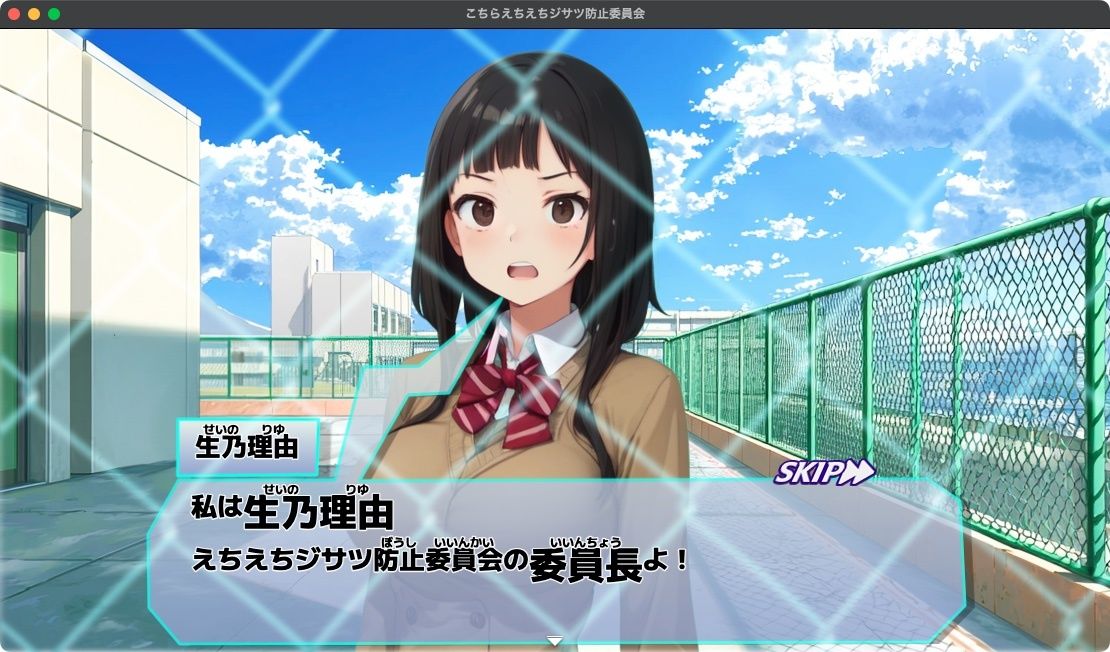
Task: Minimize the window with the yellow button
Action: 34,14
